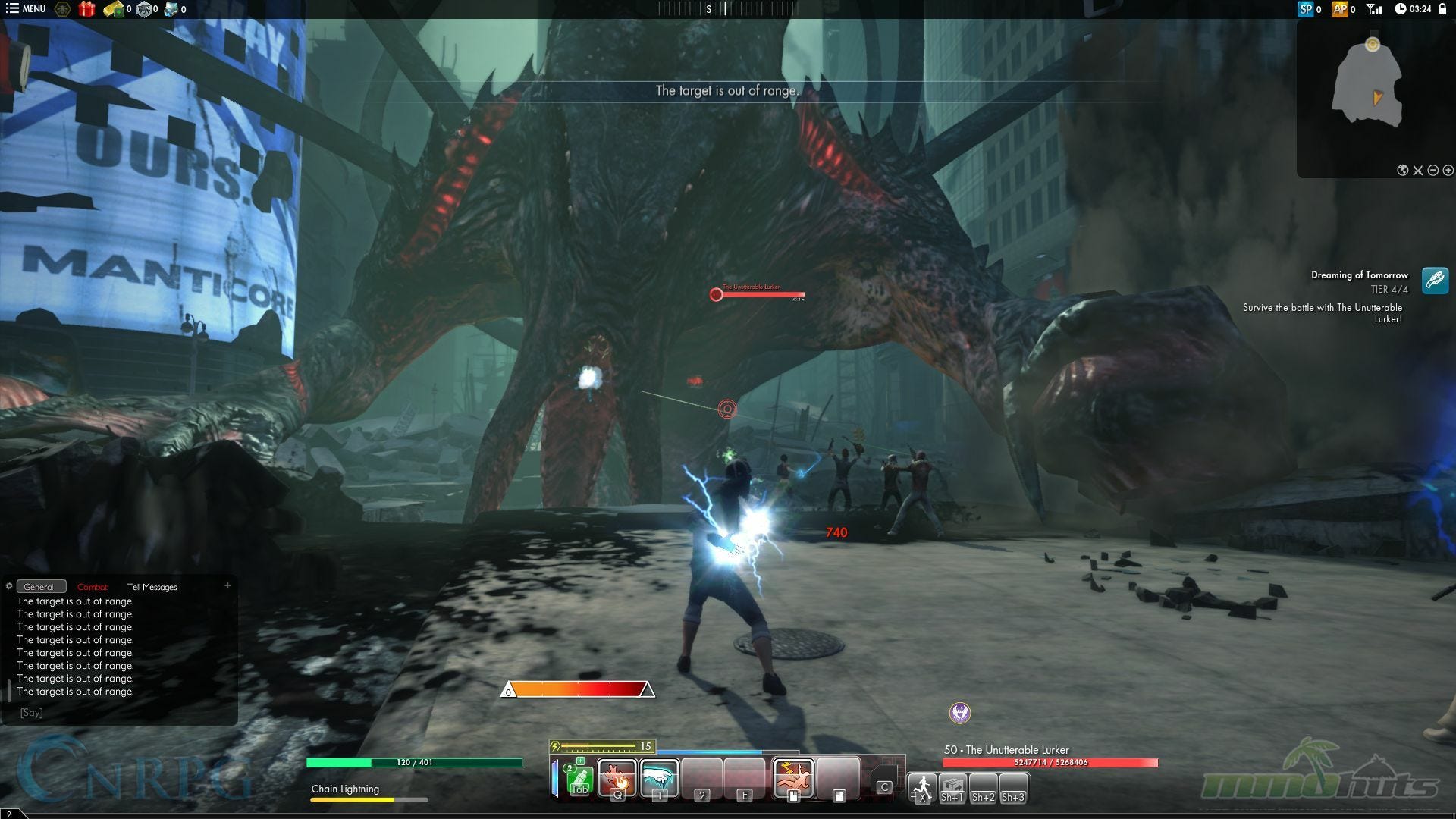
Task: Toggle the padlock icon in top bar
Action: coord(1442,9)
